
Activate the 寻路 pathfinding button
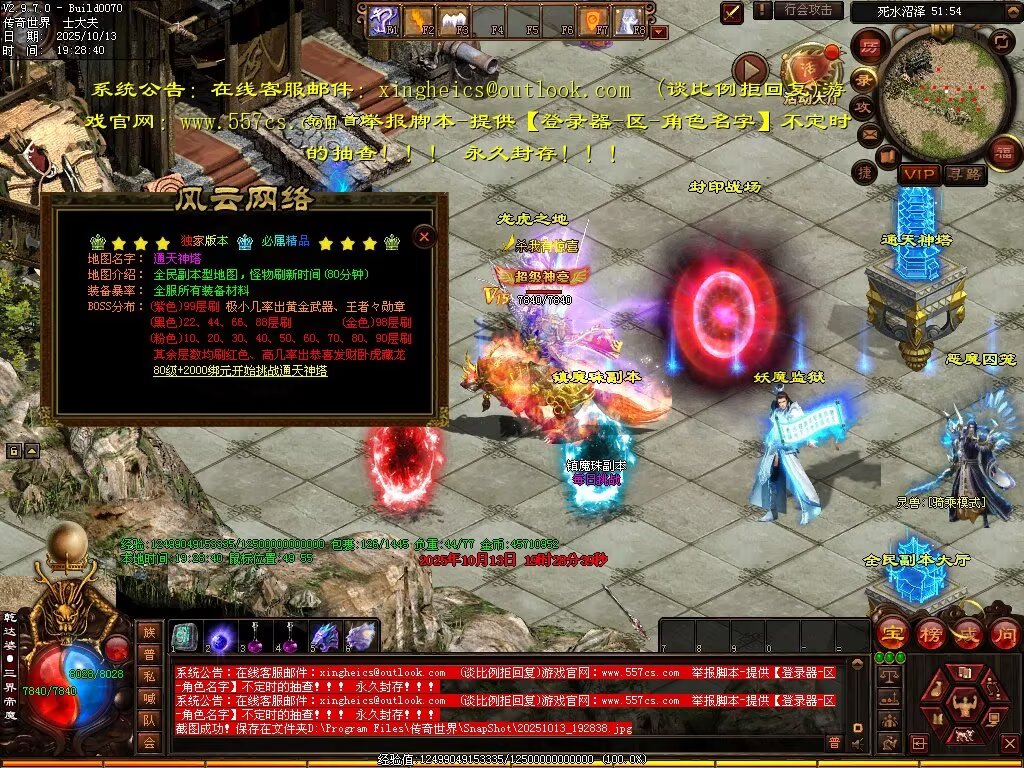(965, 175)
